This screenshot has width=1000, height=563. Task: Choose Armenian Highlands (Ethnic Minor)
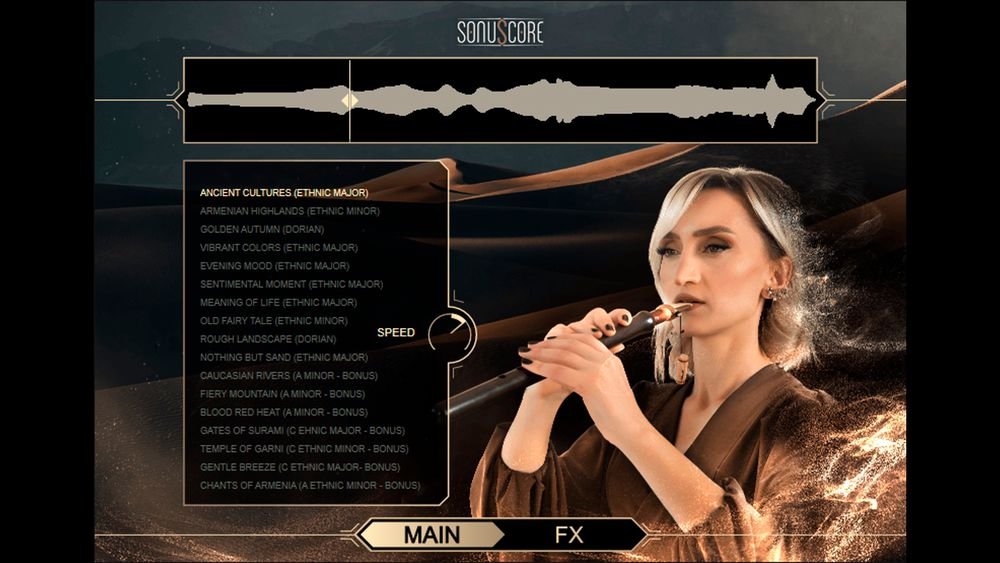290,211
